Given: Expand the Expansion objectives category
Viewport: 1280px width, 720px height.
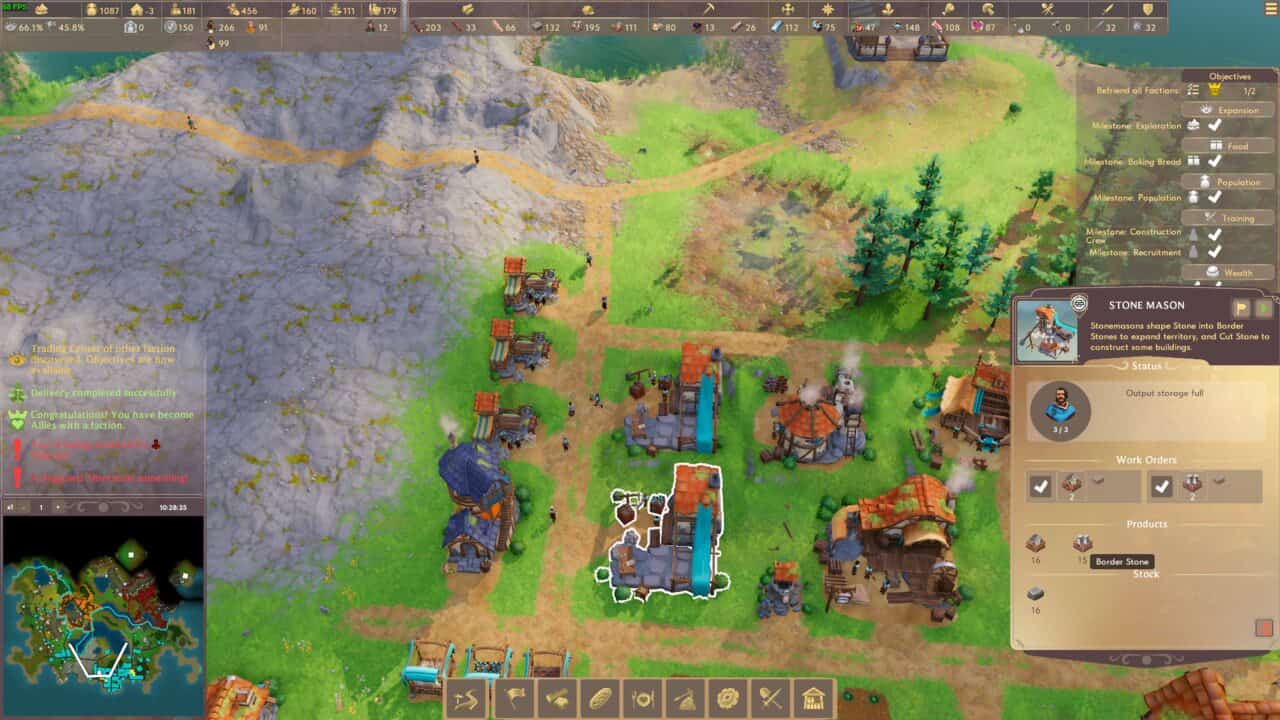Looking at the screenshot, I should point(1237,109).
